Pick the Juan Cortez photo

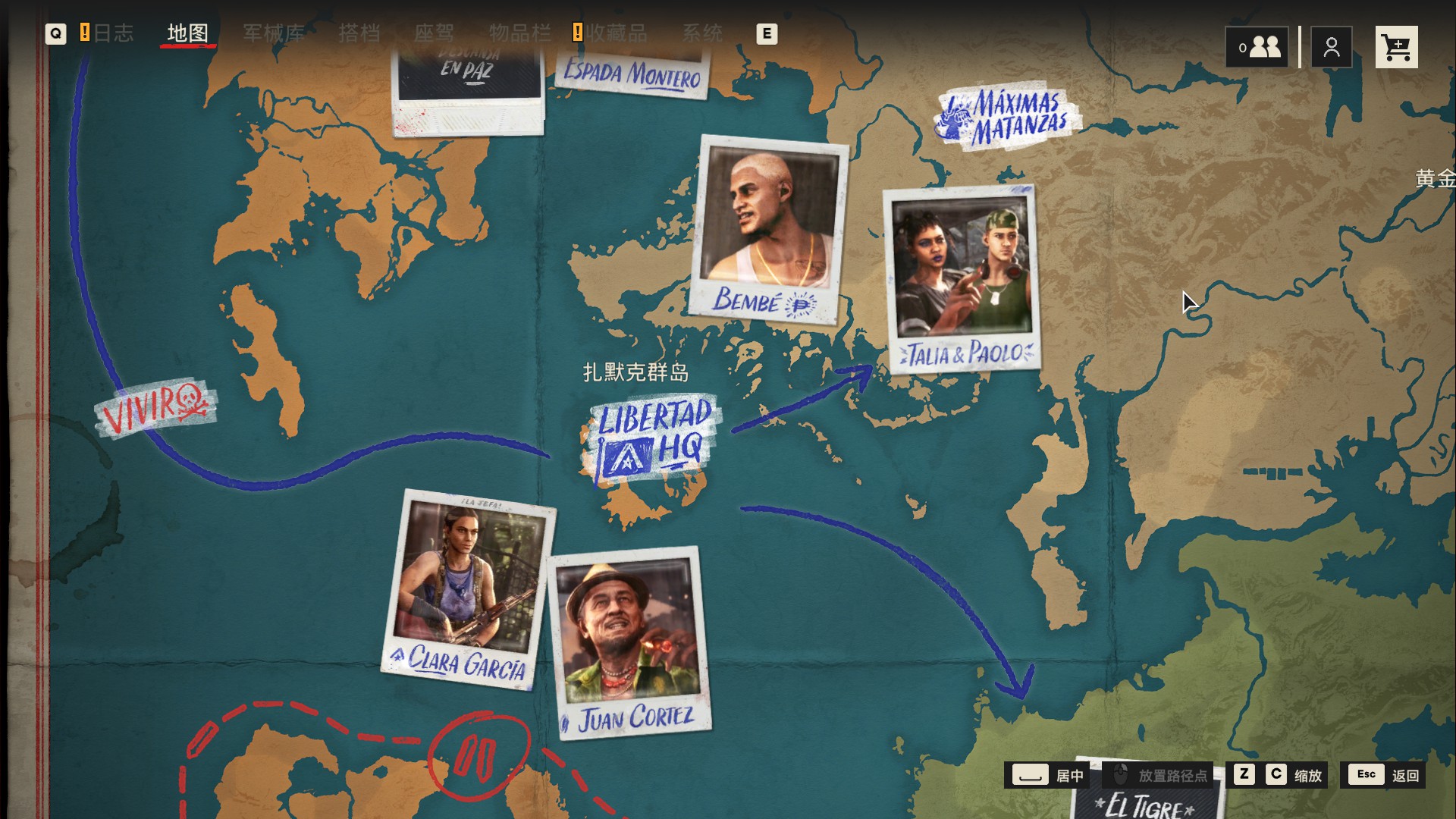(x=629, y=642)
